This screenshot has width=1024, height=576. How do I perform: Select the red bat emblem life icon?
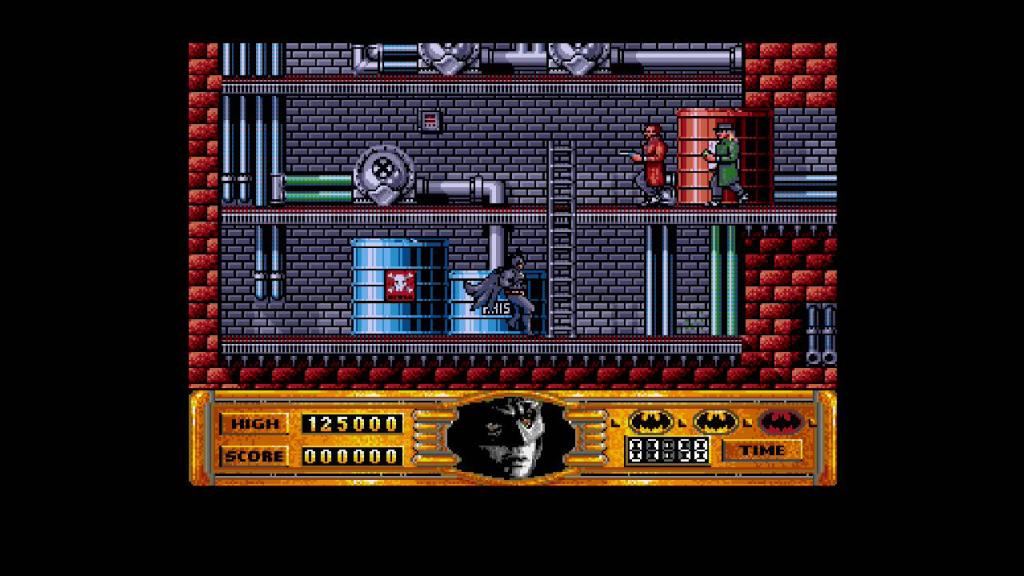click(x=780, y=422)
